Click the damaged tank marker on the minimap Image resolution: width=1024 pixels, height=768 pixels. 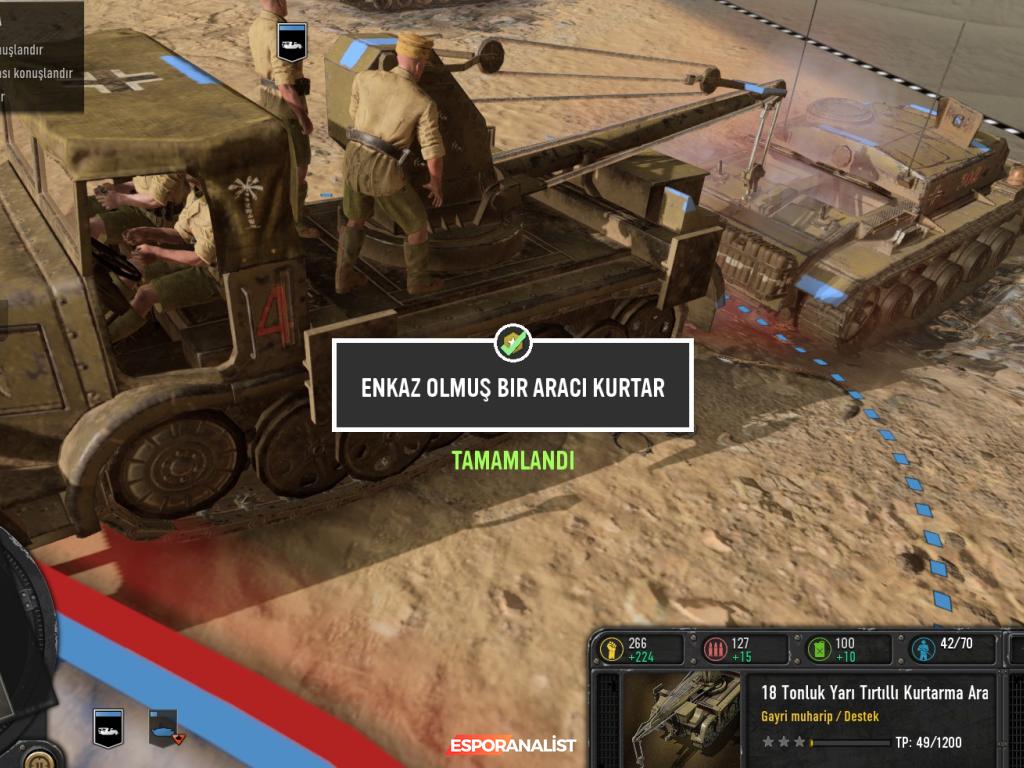163,727
